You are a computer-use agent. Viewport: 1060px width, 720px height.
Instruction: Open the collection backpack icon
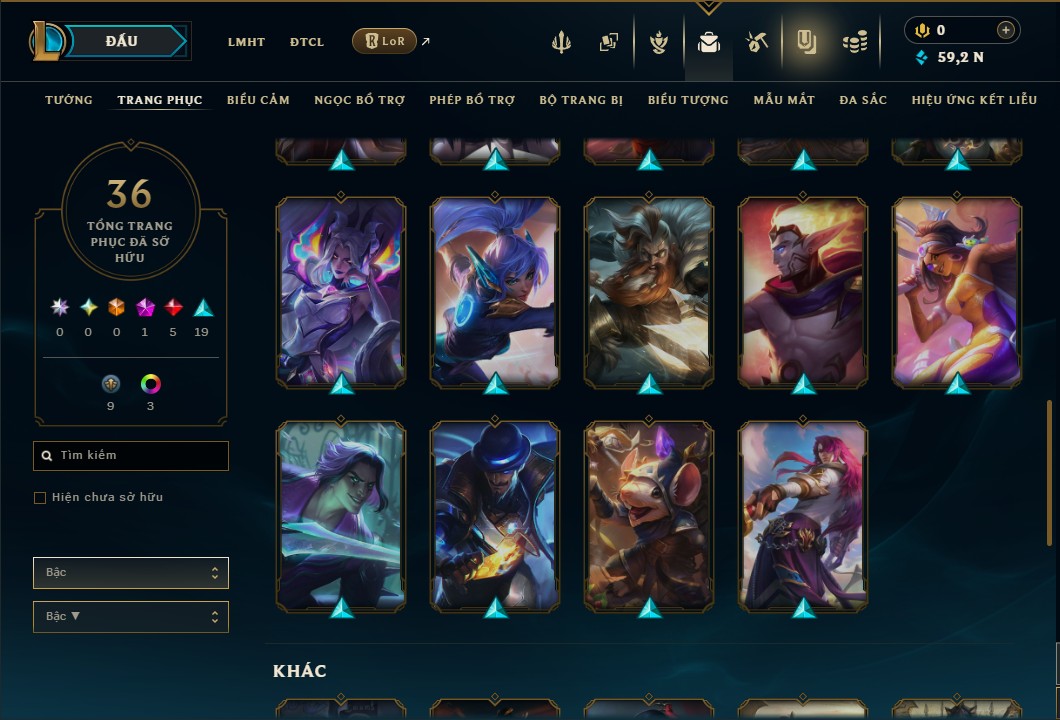(709, 42)
